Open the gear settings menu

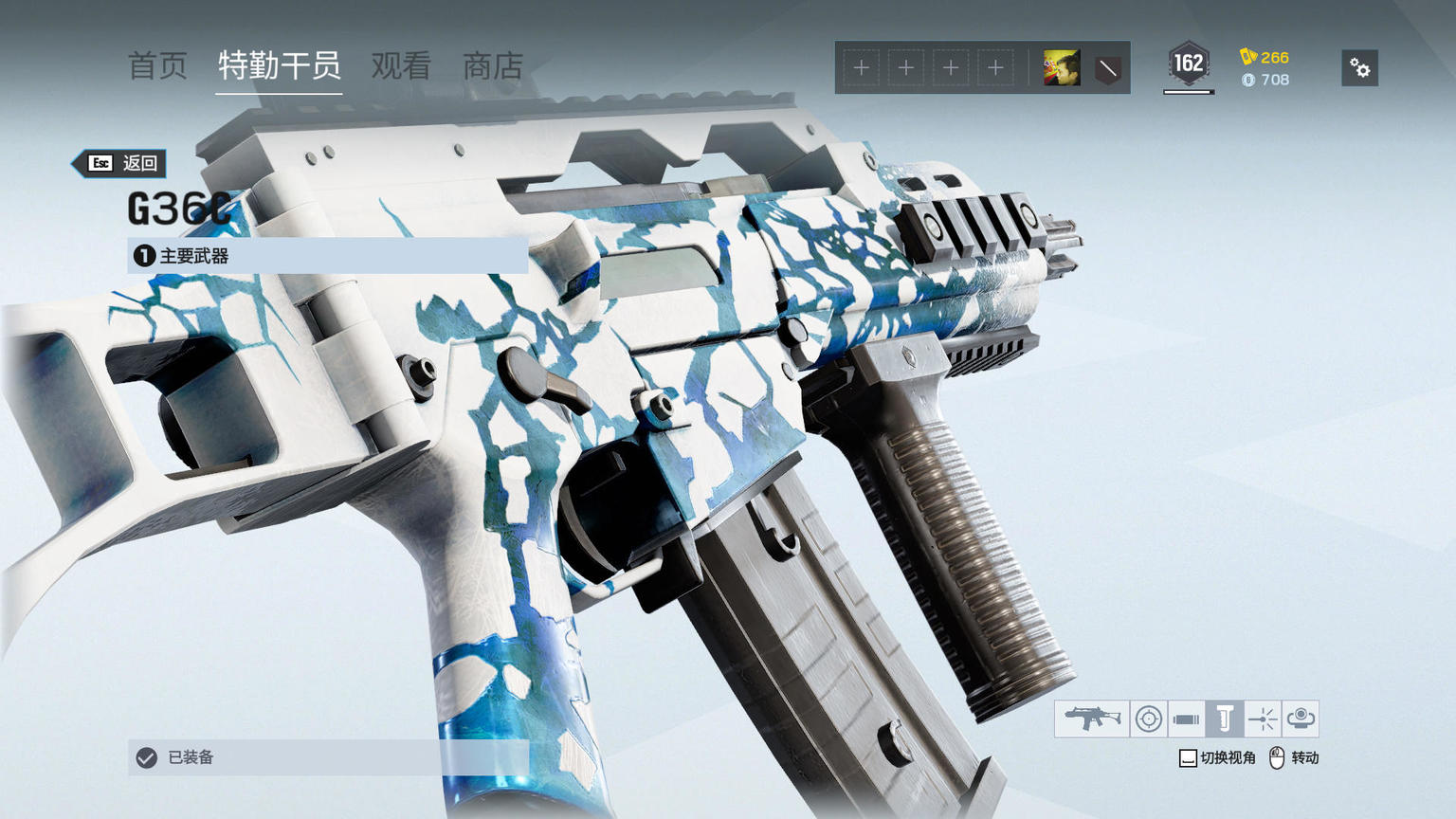pos(1359,68)
